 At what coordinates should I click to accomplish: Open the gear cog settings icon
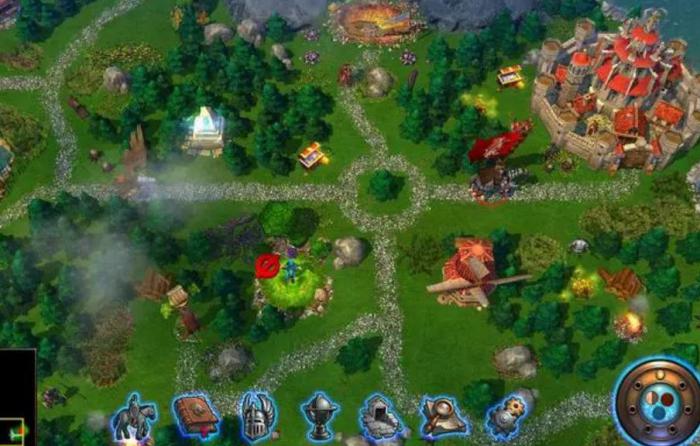click(x=507, y=416)
